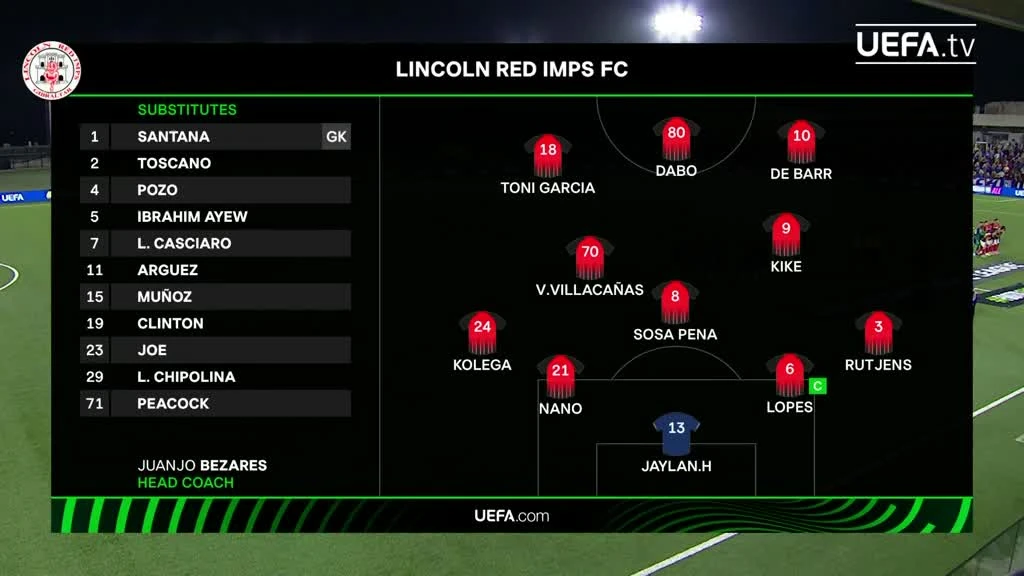Select Dabo's number 80 shirt
The image size is (1024, 576).
[x=676, y=138]
